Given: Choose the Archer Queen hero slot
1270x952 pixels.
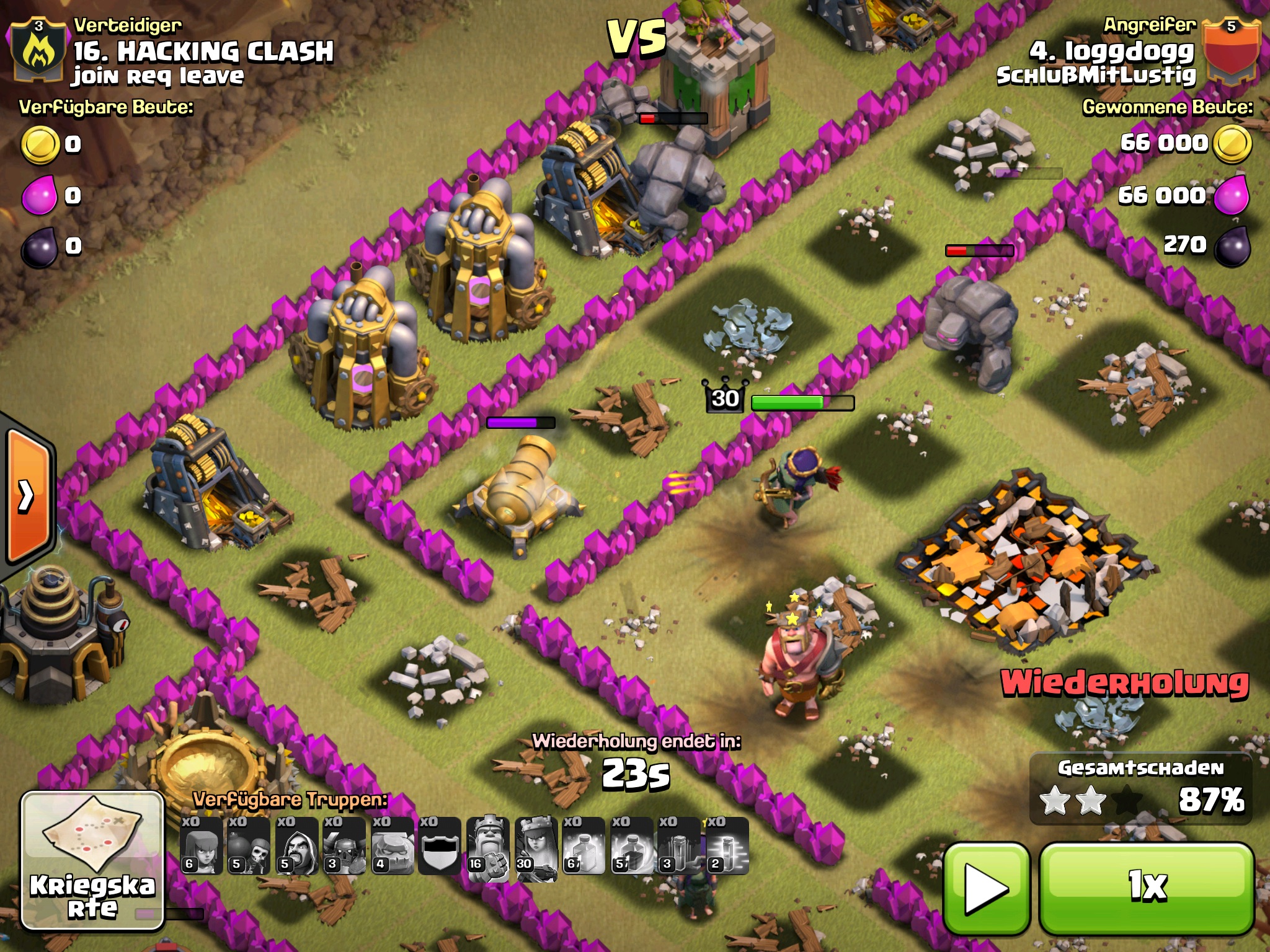Looking at the screenshot, I should point(536,845).
